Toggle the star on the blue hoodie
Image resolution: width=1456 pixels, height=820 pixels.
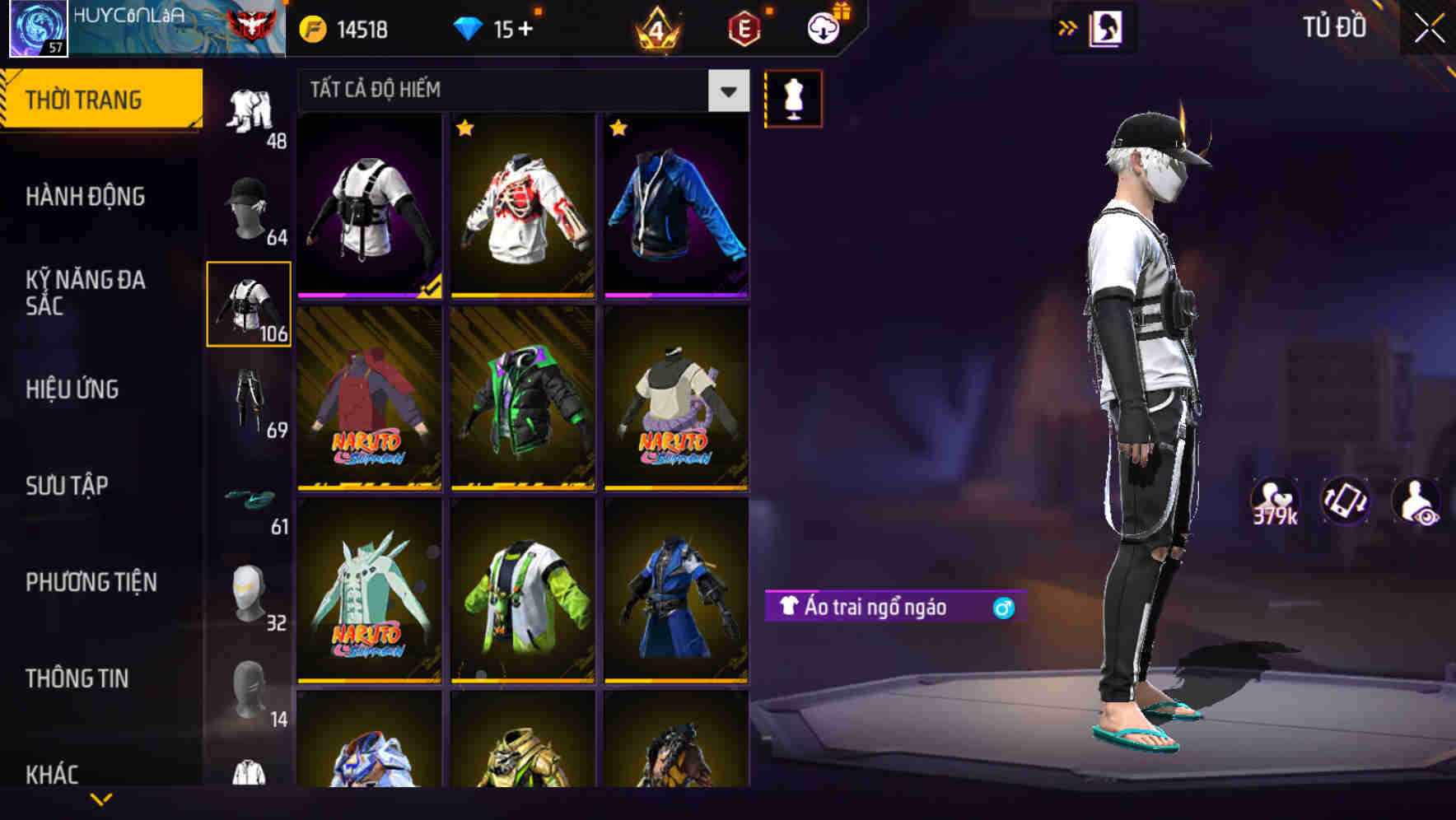click(x=617, y=129)
